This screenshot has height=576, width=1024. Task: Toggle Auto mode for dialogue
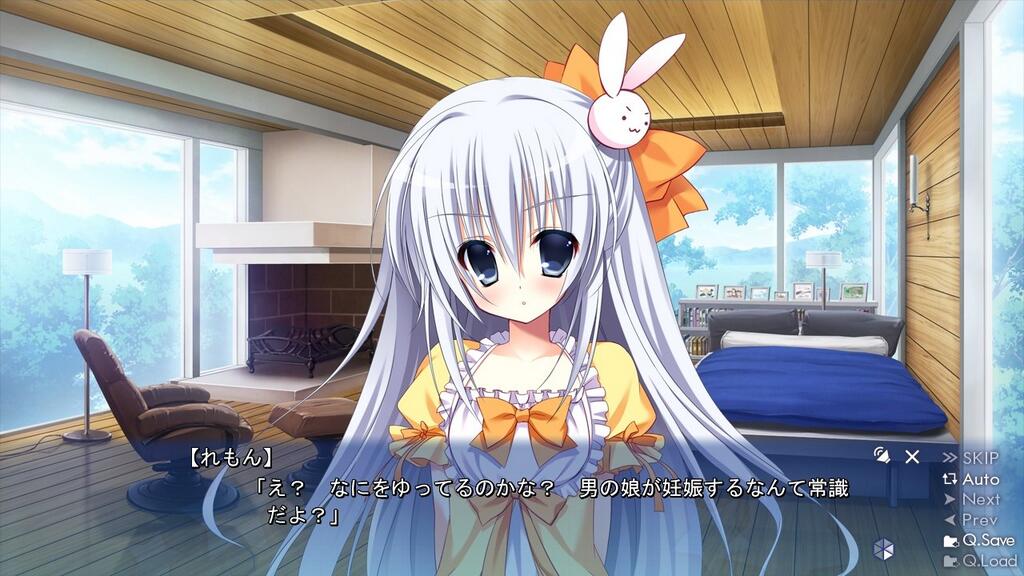point(971,479)
